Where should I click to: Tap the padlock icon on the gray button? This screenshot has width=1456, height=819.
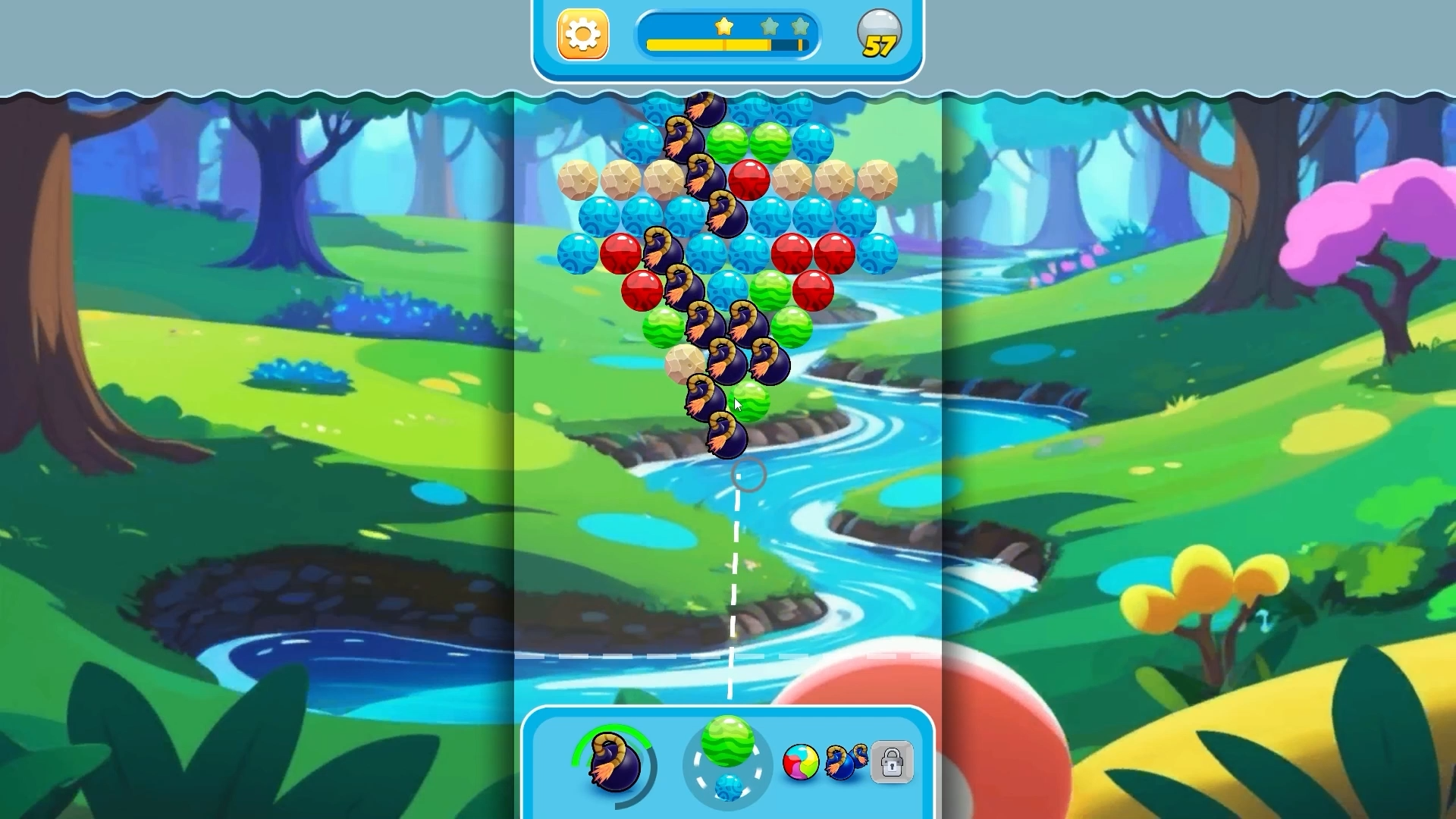point(892,762)
